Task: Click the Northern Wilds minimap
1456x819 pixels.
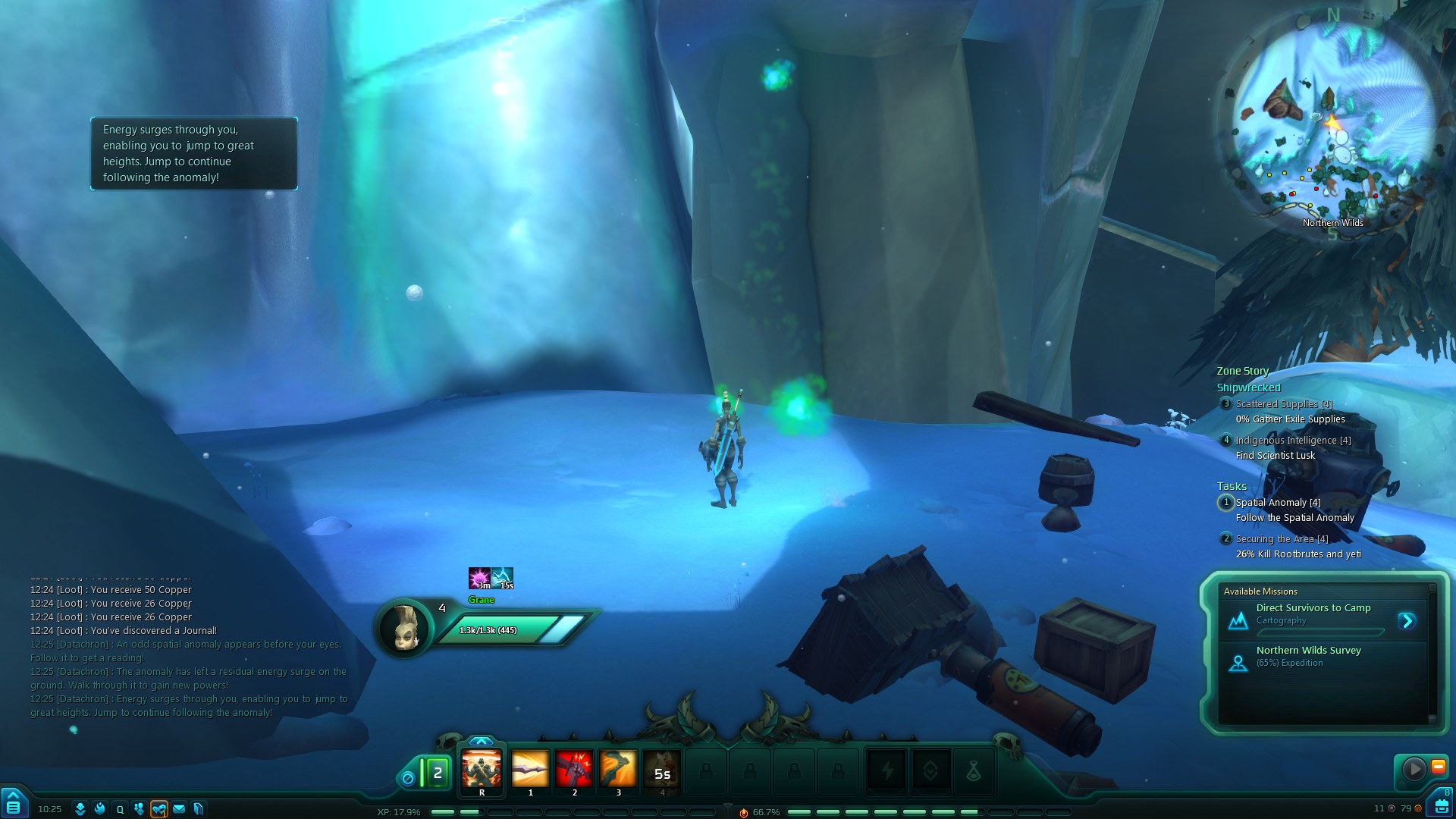Action: click(1333, 121)
